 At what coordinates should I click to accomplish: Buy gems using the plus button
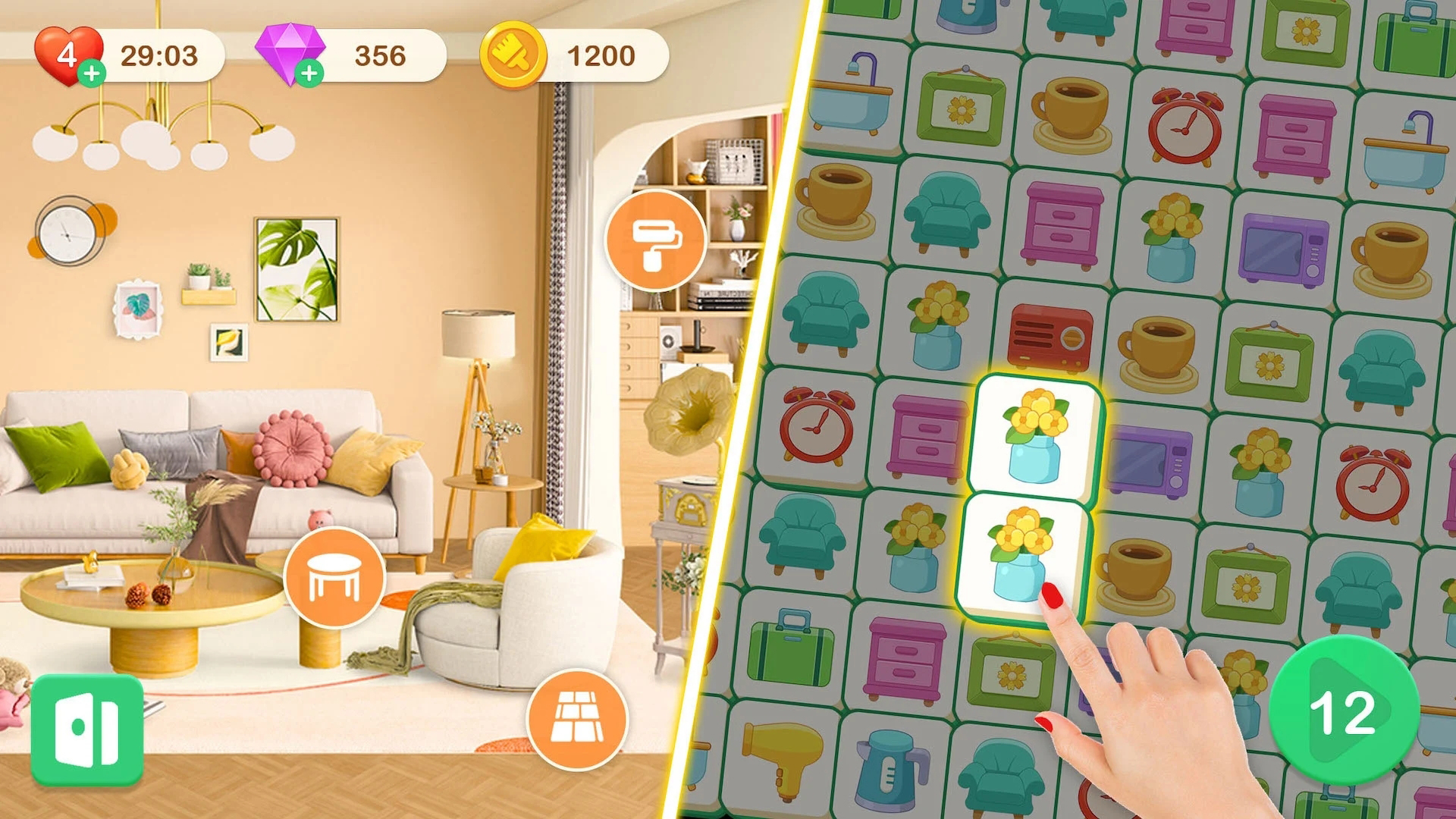pos(309,73)
